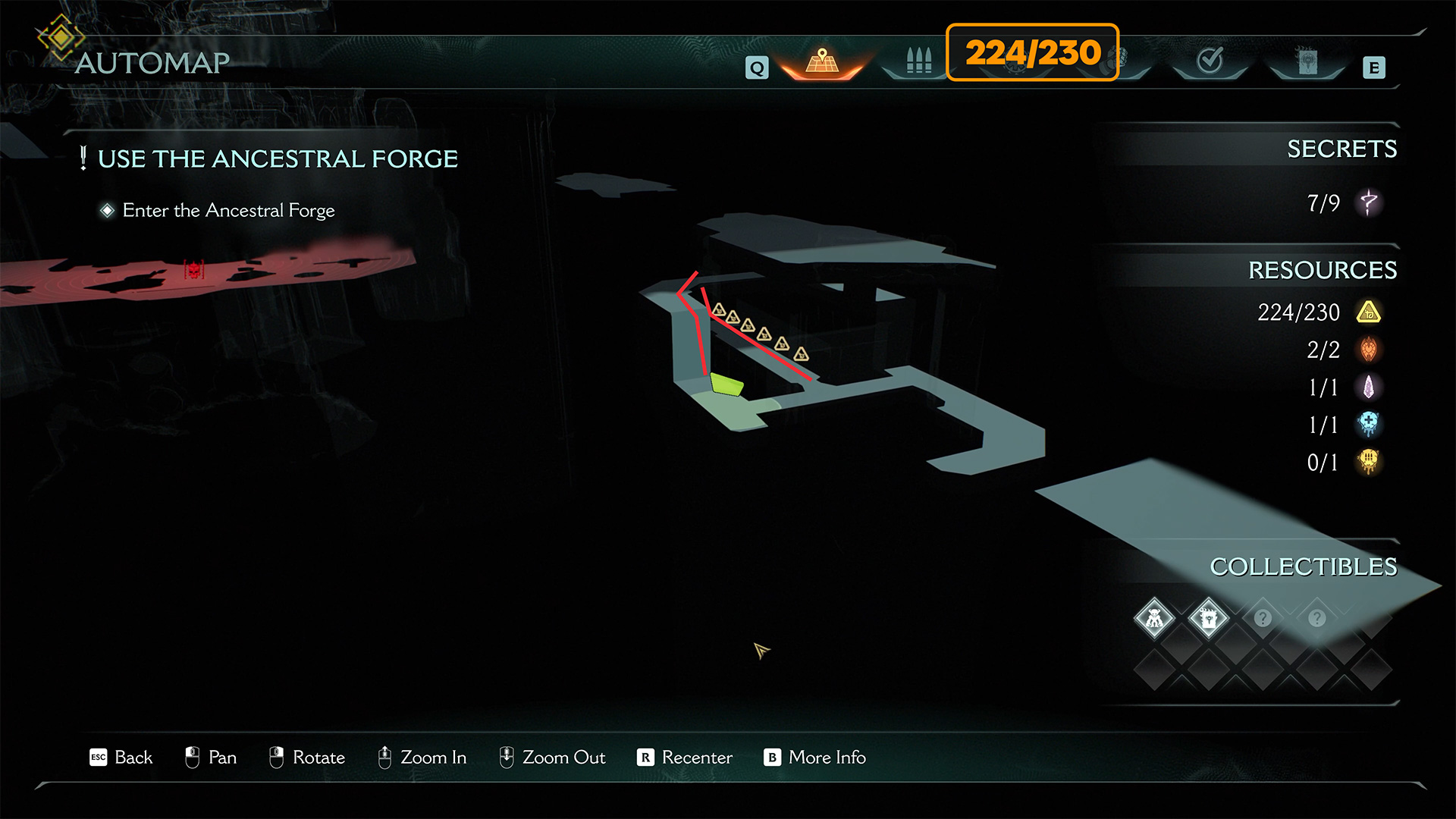The image size is (1456, 819).
Task: Click the red demon marker on the map
Action: [194, 269]
